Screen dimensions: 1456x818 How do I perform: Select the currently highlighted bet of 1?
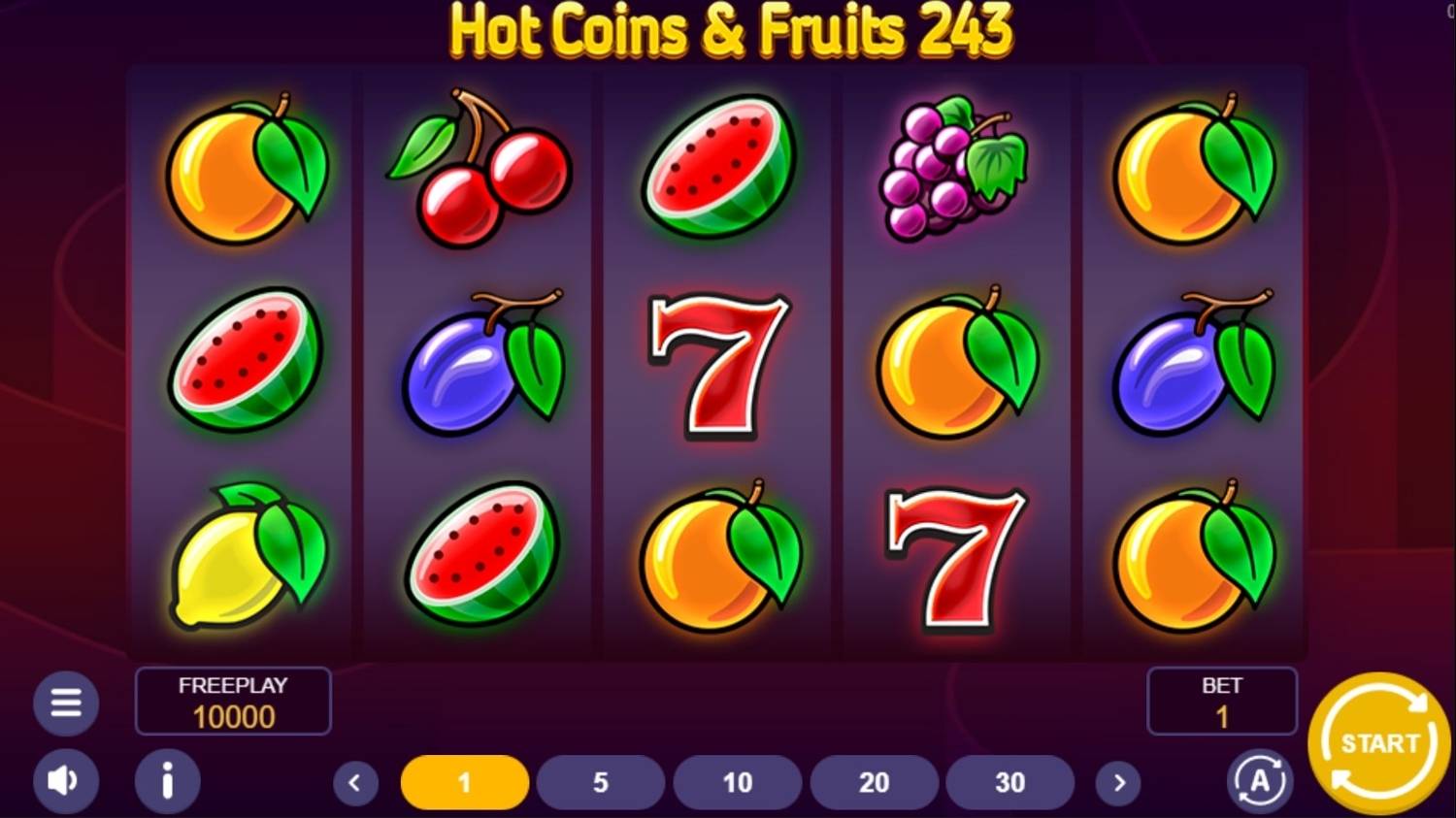point(464,781)
